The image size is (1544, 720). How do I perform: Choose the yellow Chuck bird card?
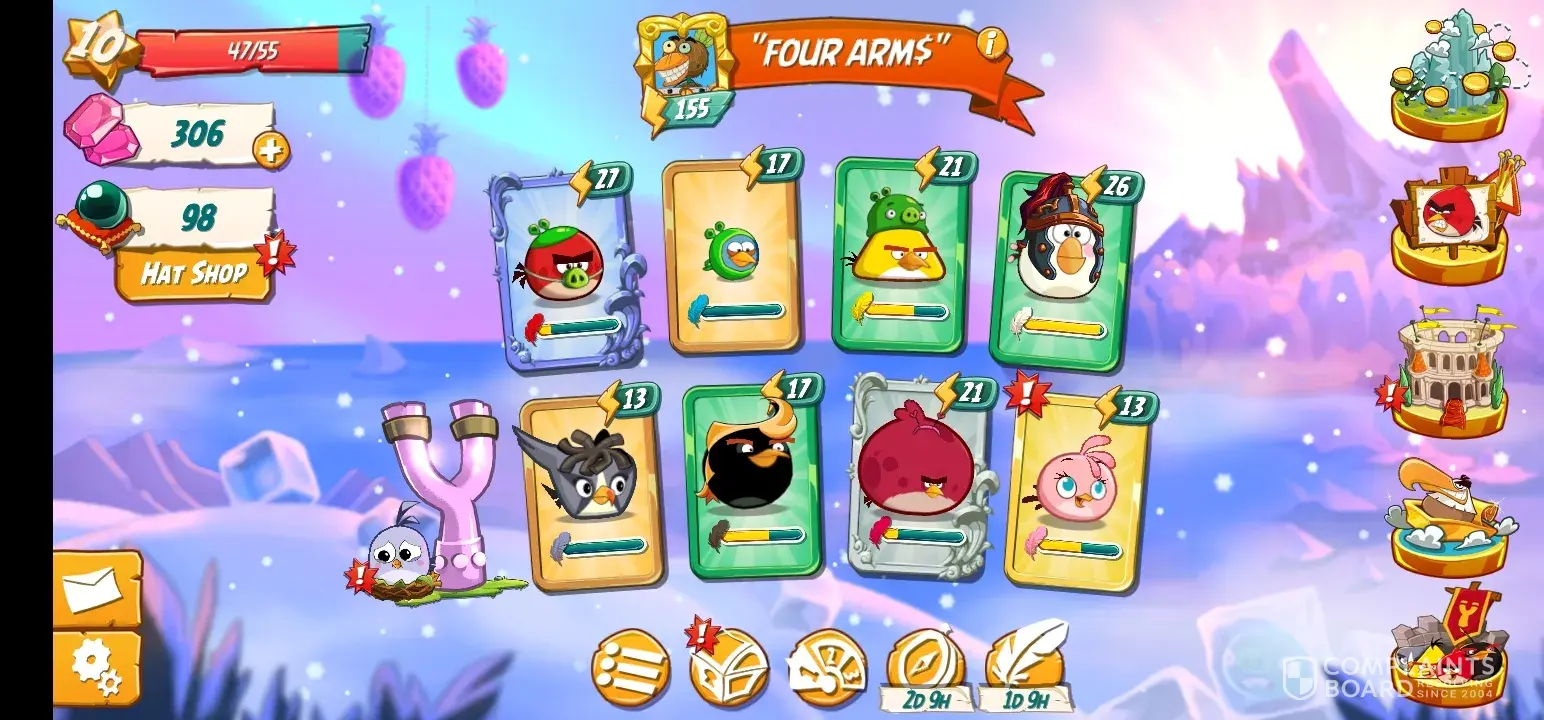(903, 255)
